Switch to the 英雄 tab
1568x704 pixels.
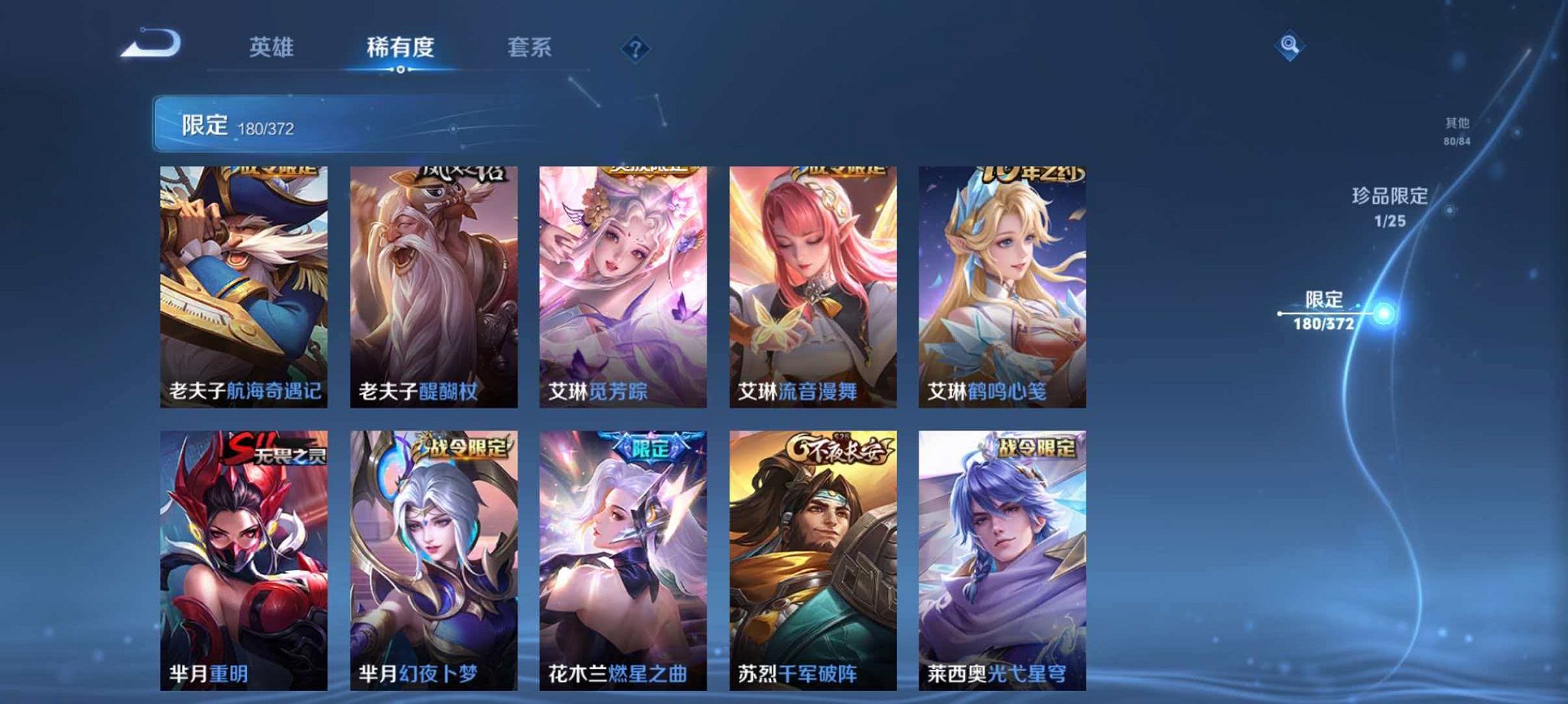pos(271,47)
